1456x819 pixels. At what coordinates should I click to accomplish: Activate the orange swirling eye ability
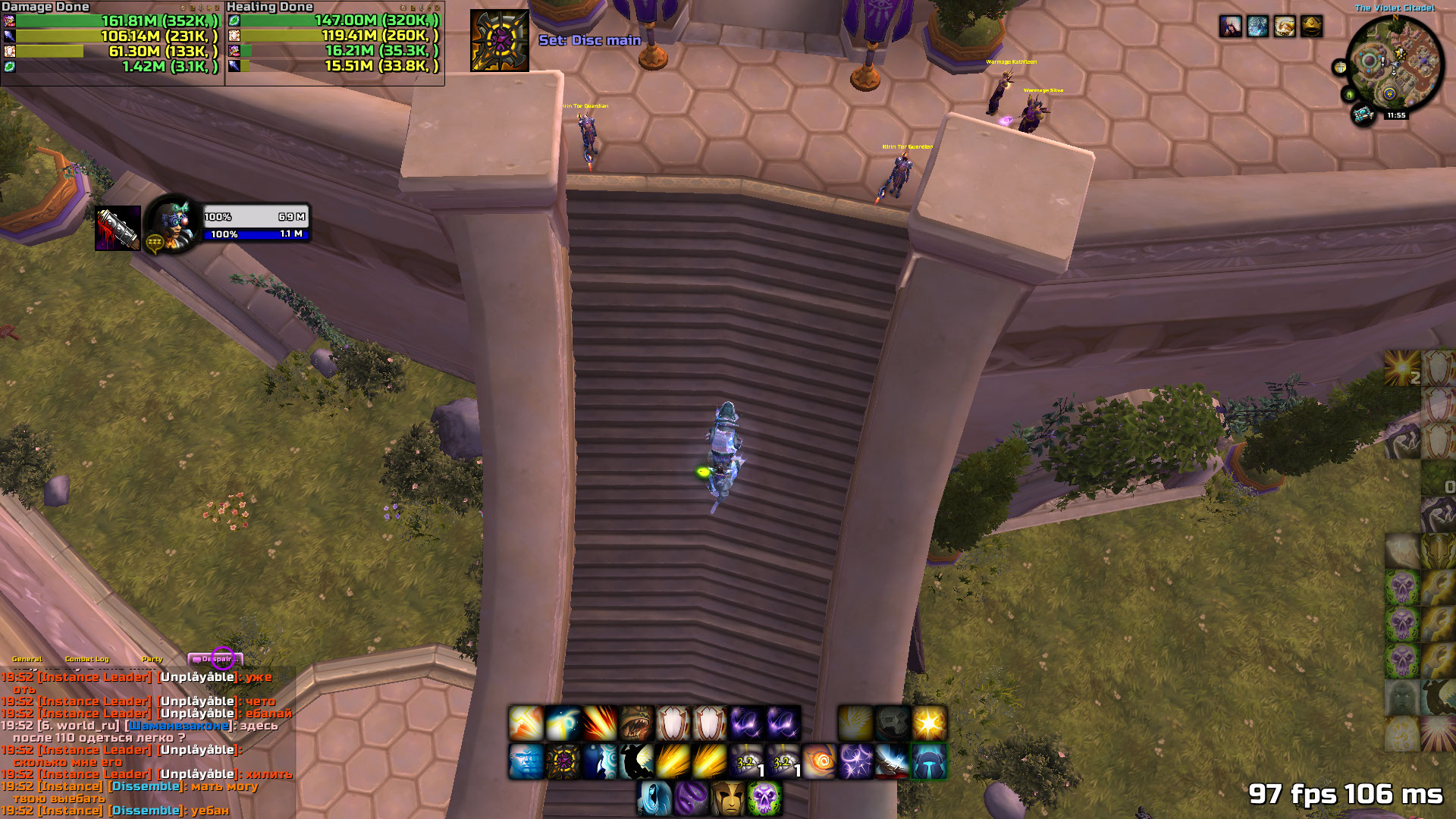[819, 761]
